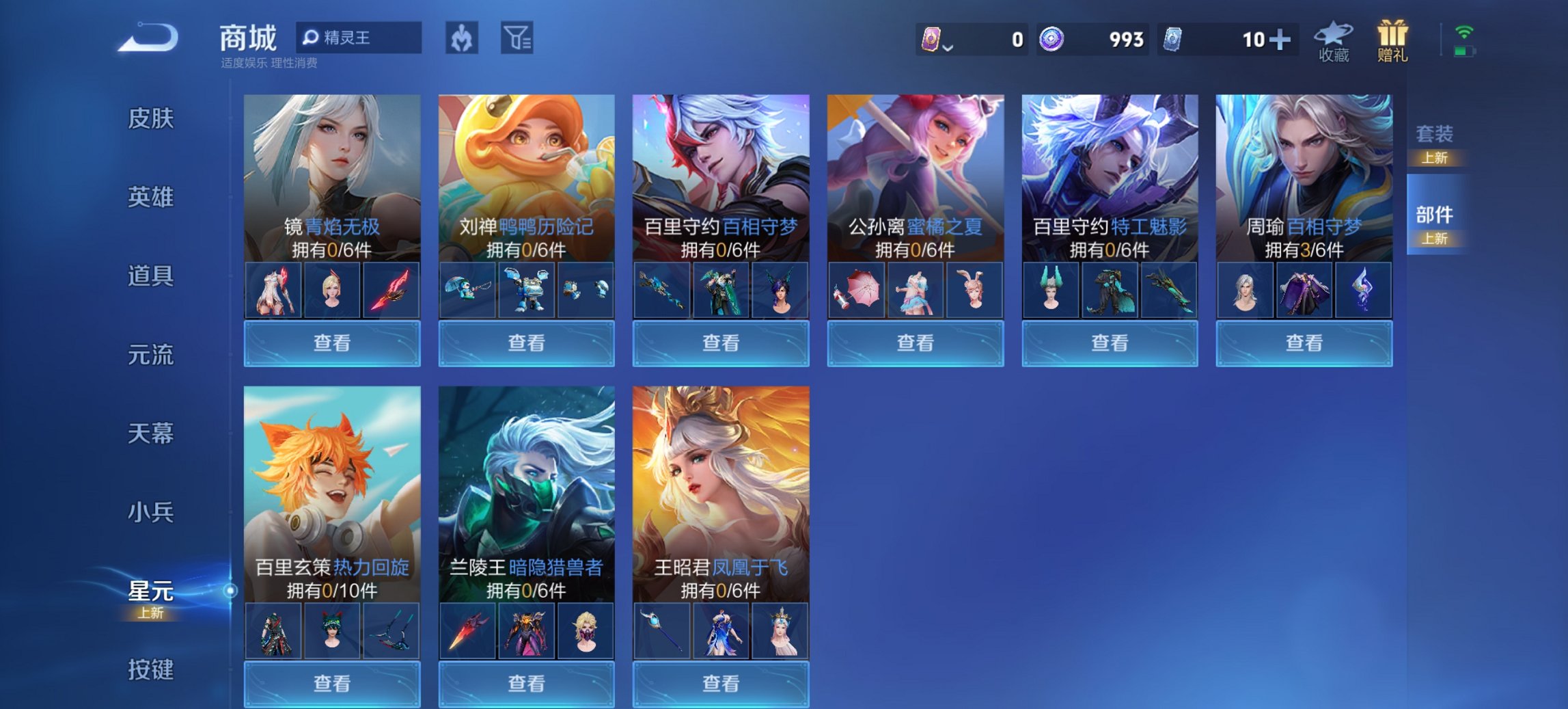The image size is (1568, 709).
Task: Select the 英雄 category in sidebar
Action: click(x=152, y=197)
